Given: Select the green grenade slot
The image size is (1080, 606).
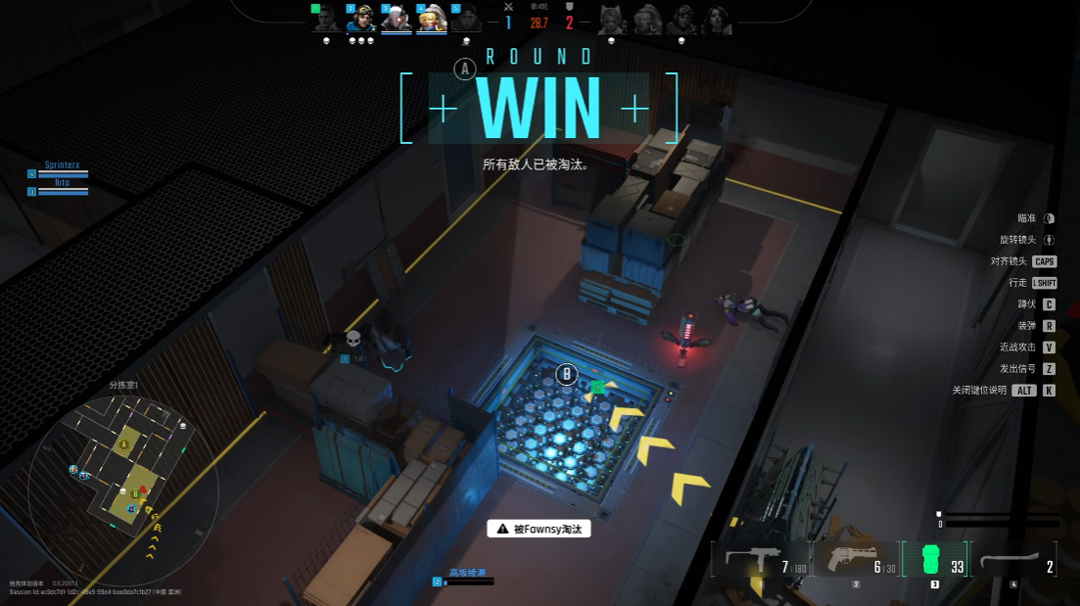Looking at the screenshot, I should 935,560.
